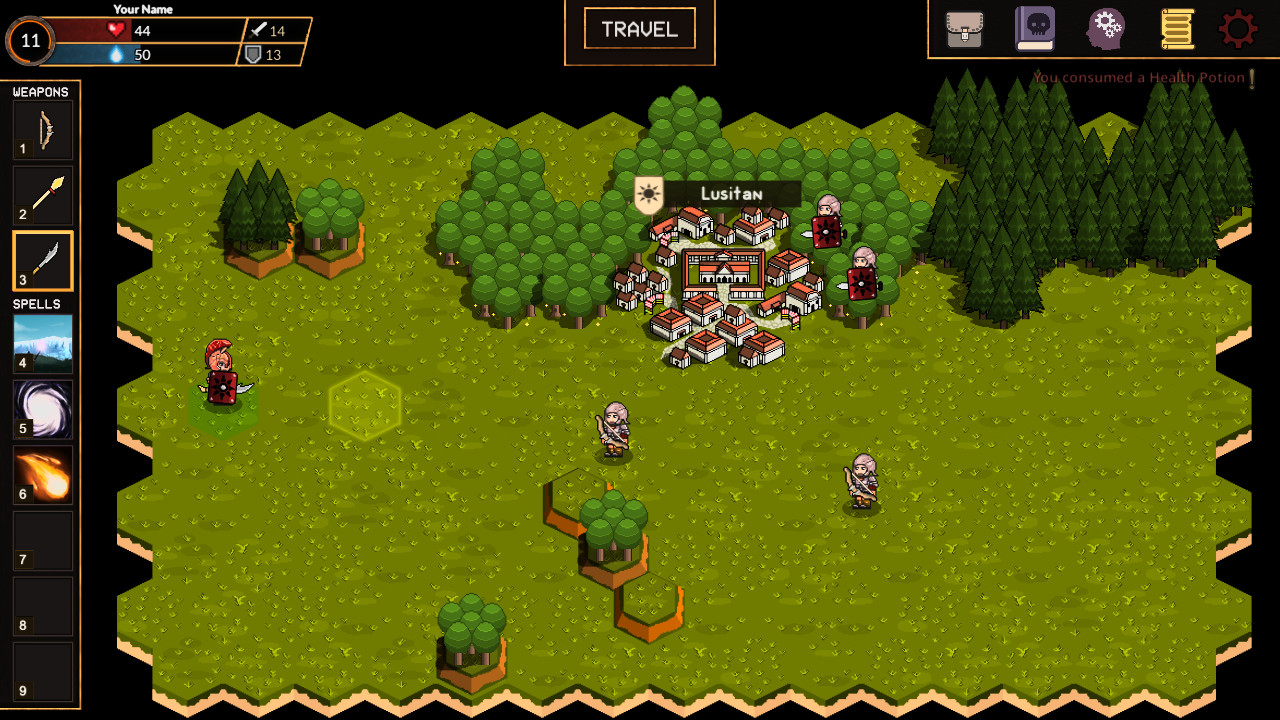Click the TRAVEL button
1280x720 pixels.
pyautogui.click(x=640, y=30)
